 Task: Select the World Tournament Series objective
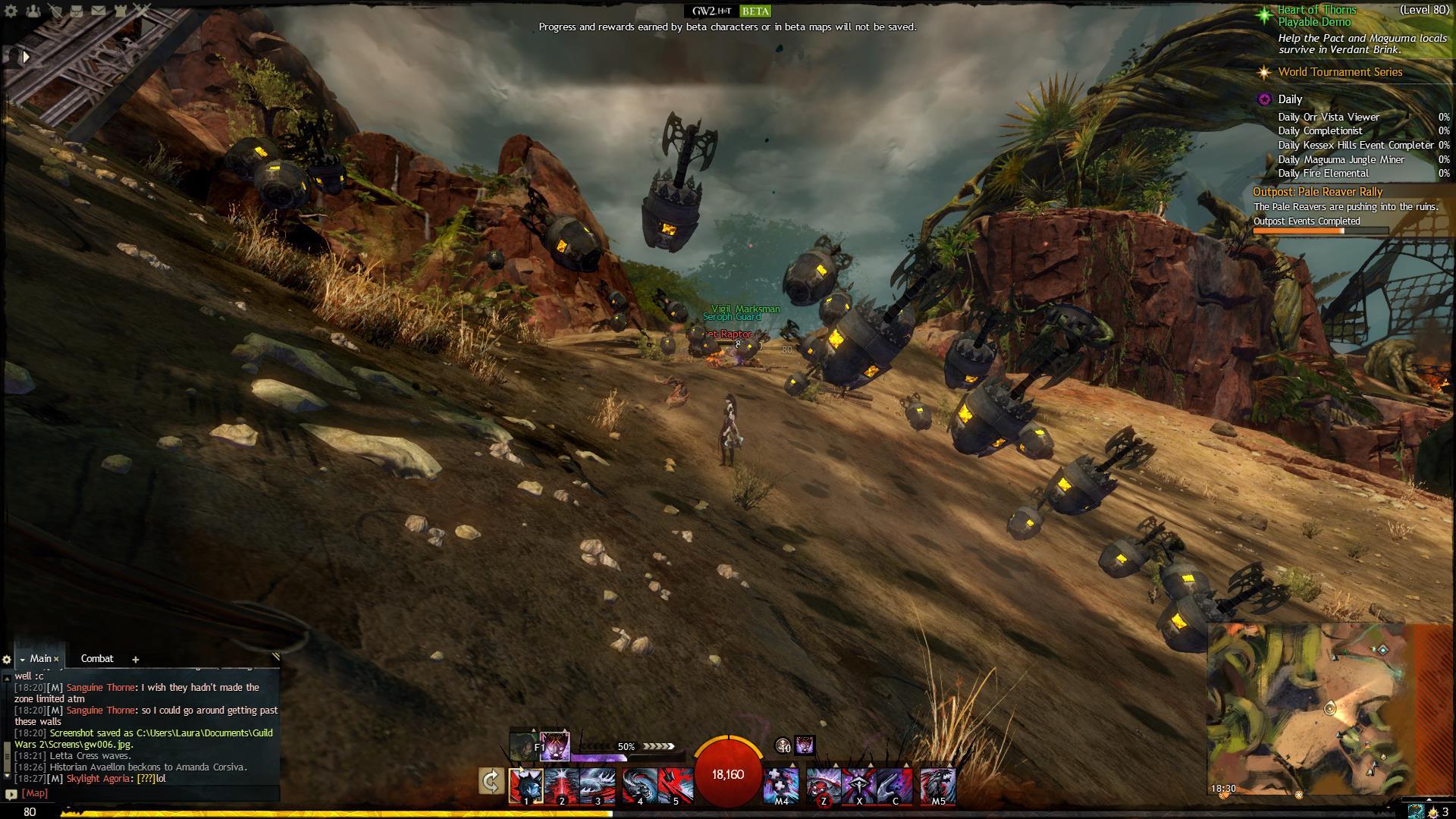pyautogui.click(x=1340, y=72)
